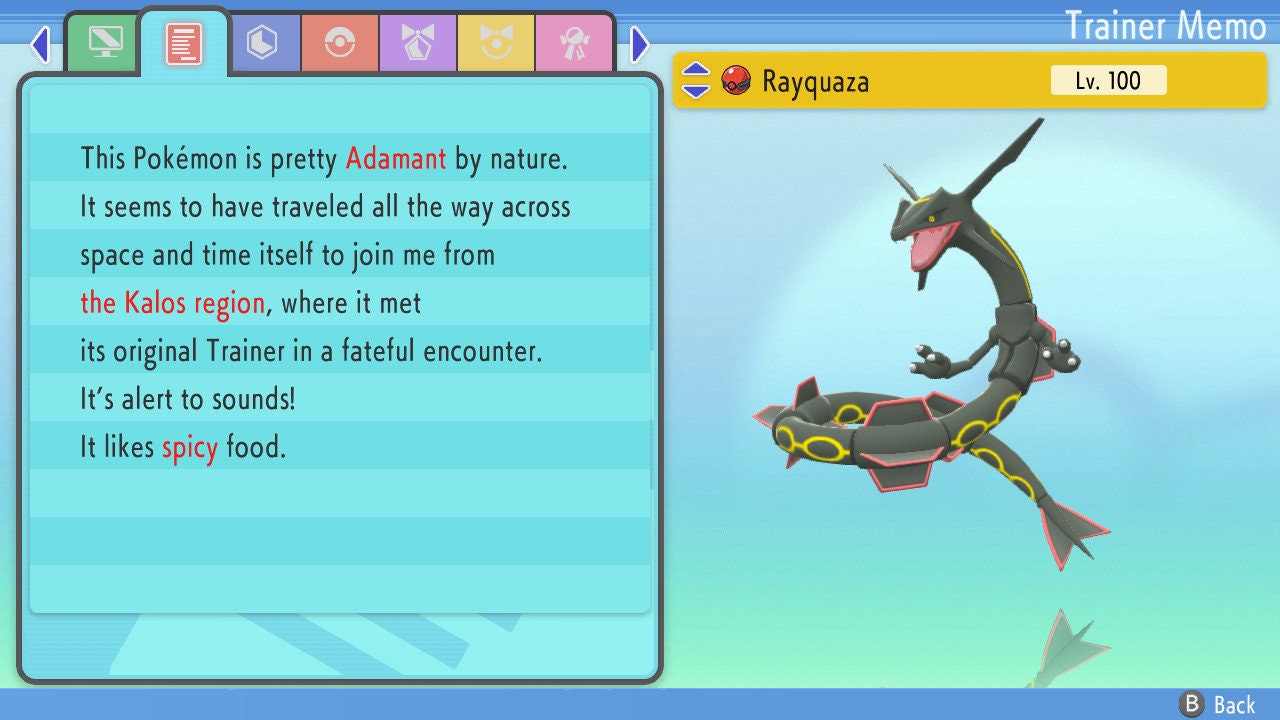Switch to the green monitor tab
Screen dimensions: 1280x720
[x=105, y=42]
